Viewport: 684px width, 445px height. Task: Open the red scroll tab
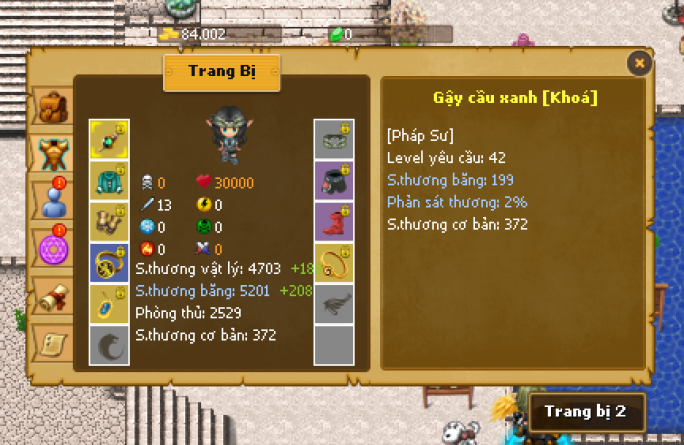(x=50, y=297)
